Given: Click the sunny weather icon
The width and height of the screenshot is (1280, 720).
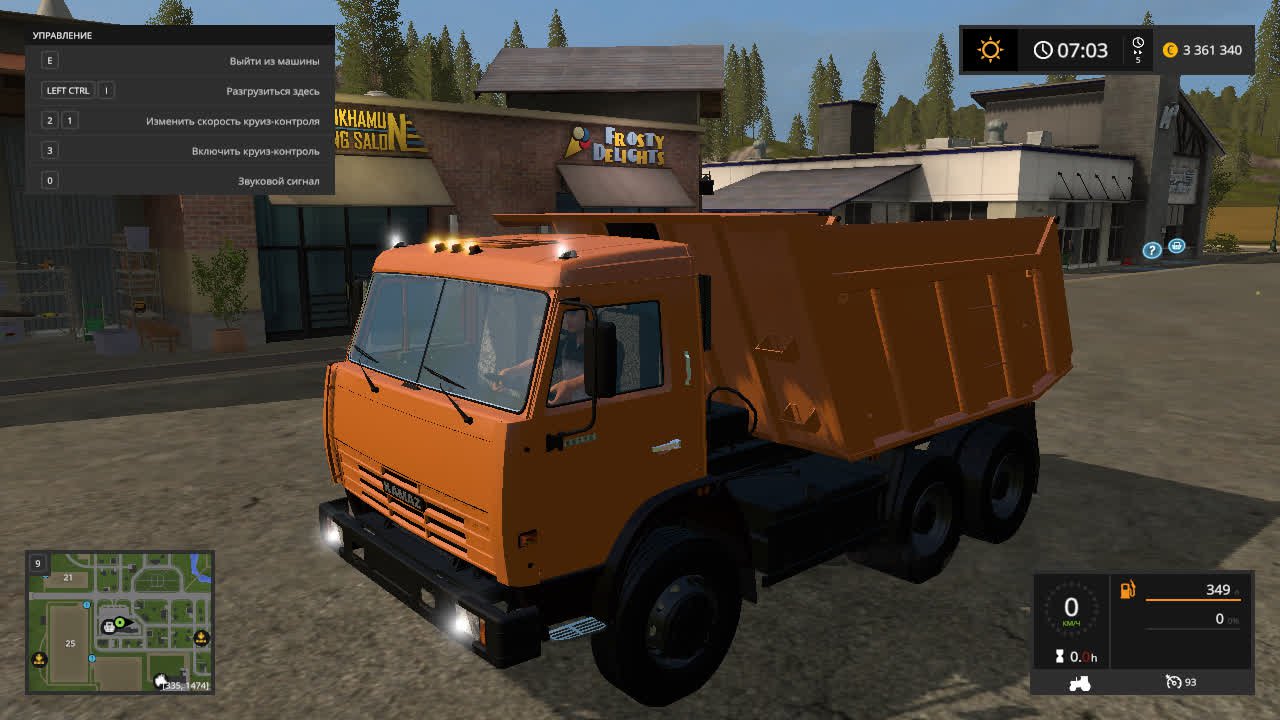Looking at the screenshot, I should pyautogui.click(x=990, y=50).
